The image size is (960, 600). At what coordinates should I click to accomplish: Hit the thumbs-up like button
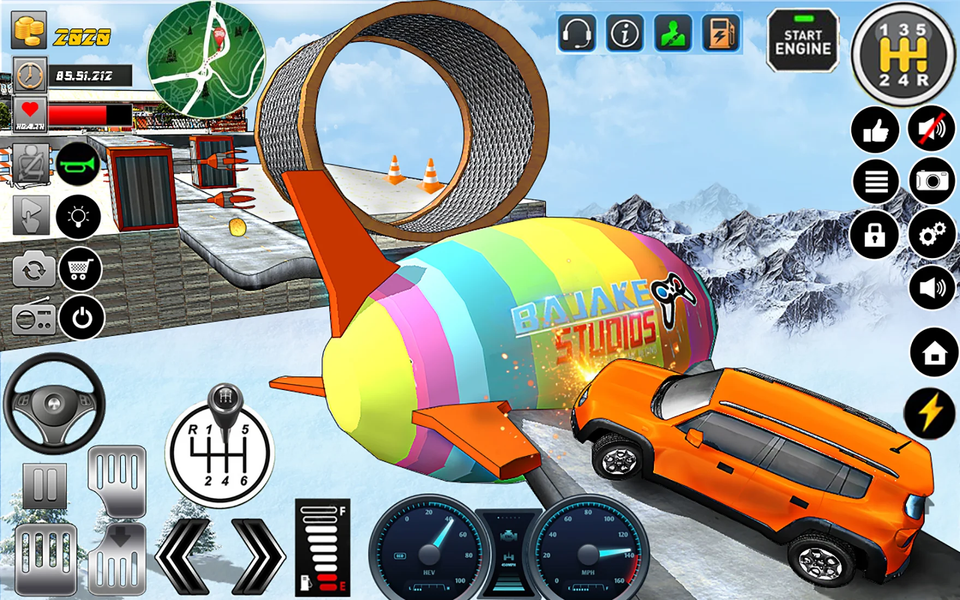[x=874, y=130]
